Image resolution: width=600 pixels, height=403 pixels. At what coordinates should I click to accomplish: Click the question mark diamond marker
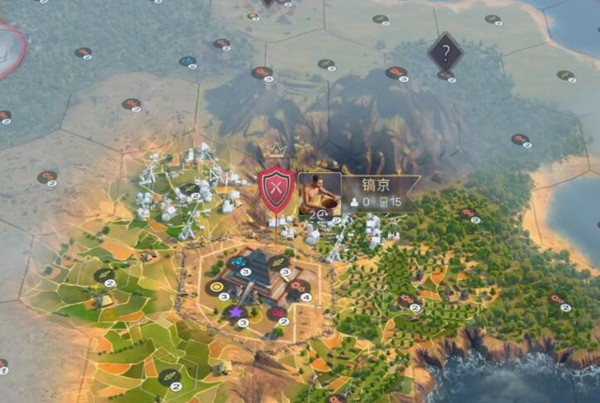coord(445,52)
